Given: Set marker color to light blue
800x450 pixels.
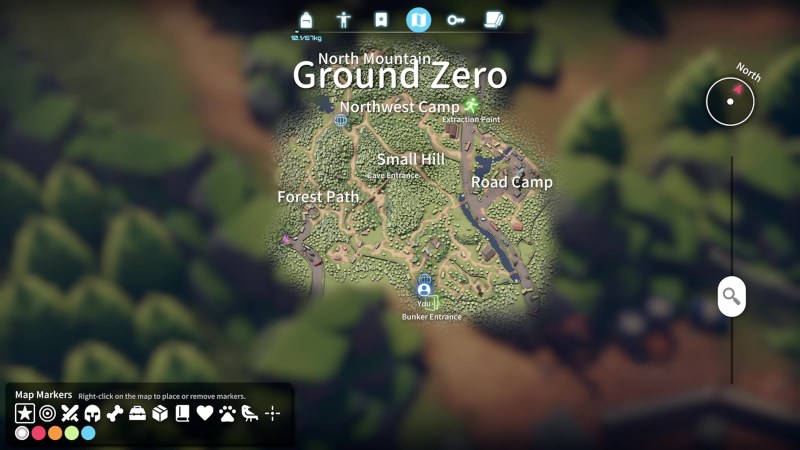Looking at the screenshot, I should [88, 433].
